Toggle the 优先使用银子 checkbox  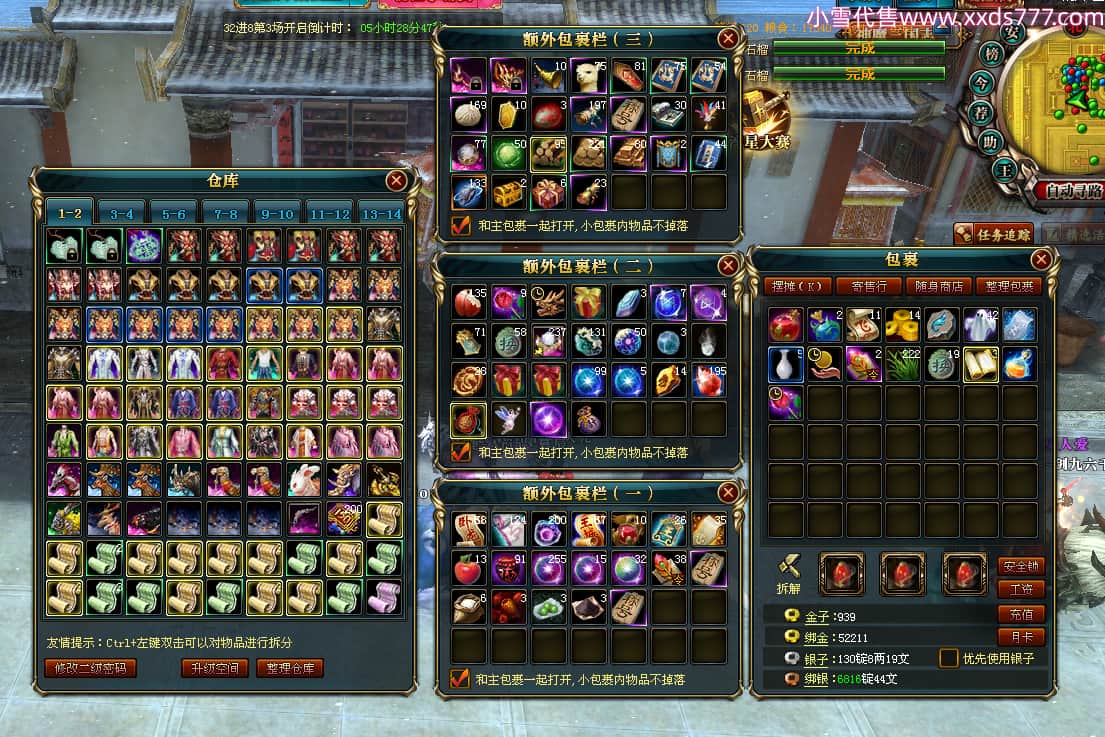(949, 658)
